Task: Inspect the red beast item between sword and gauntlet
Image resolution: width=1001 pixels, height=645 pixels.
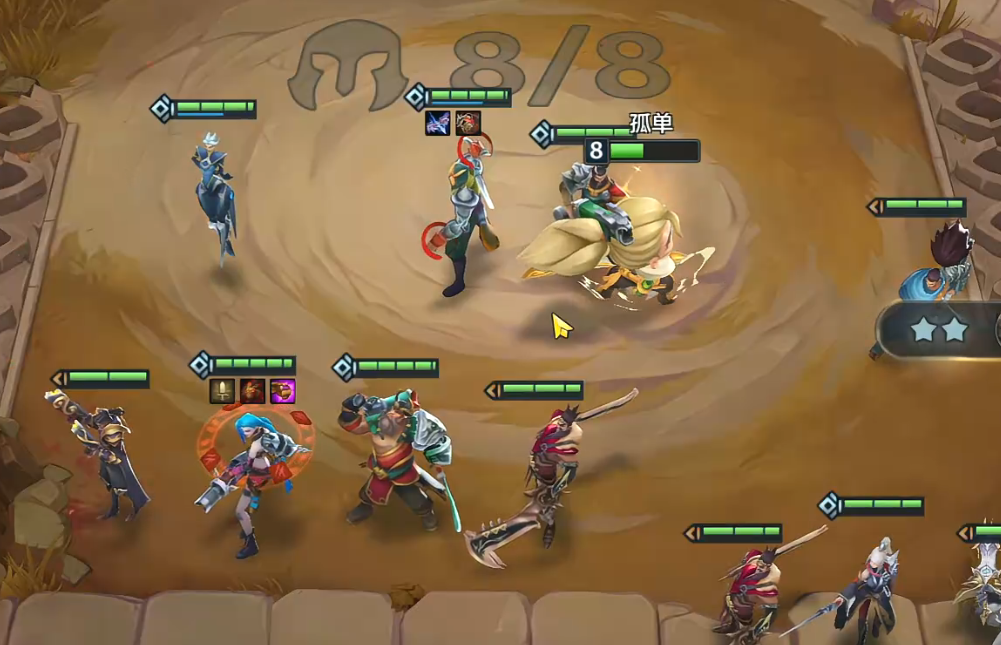Action: [x=252, y=391]
